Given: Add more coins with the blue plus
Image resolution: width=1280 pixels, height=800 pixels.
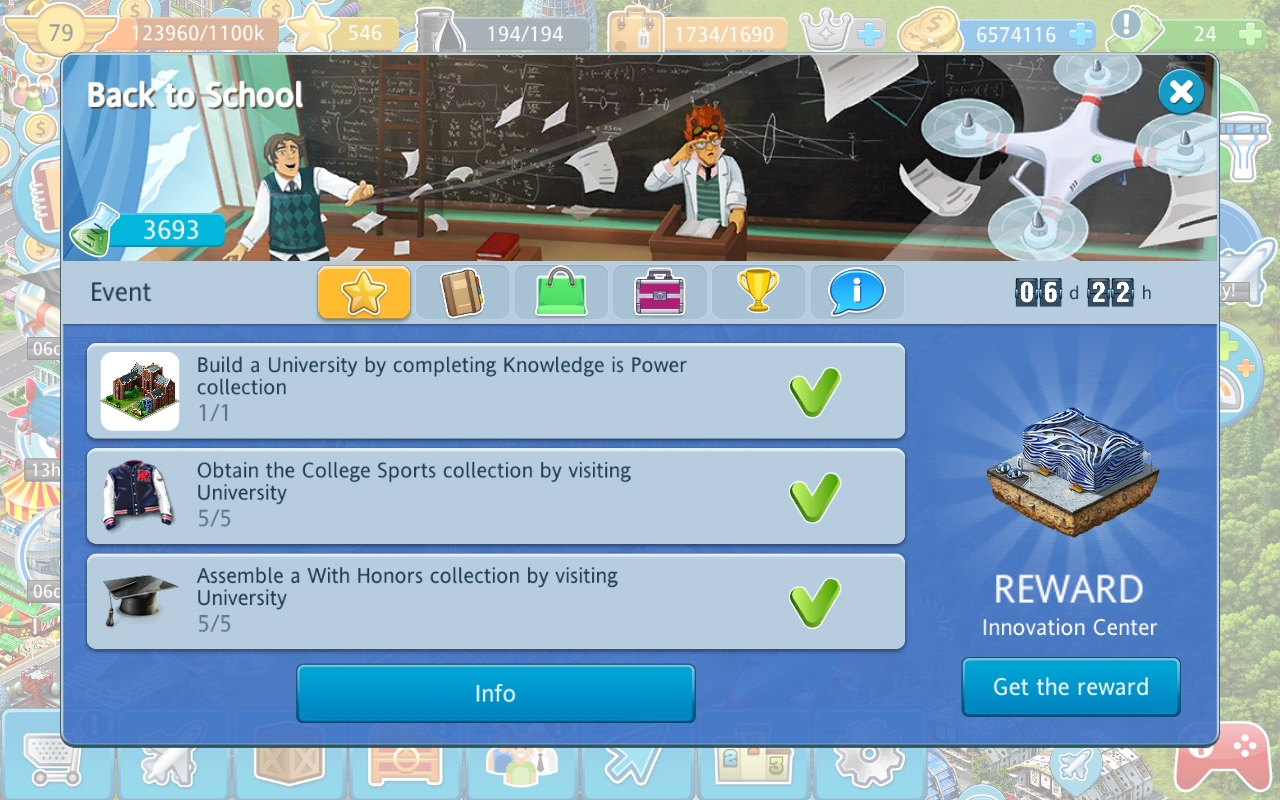Looking at the screenshot, I should [1079, 34].
